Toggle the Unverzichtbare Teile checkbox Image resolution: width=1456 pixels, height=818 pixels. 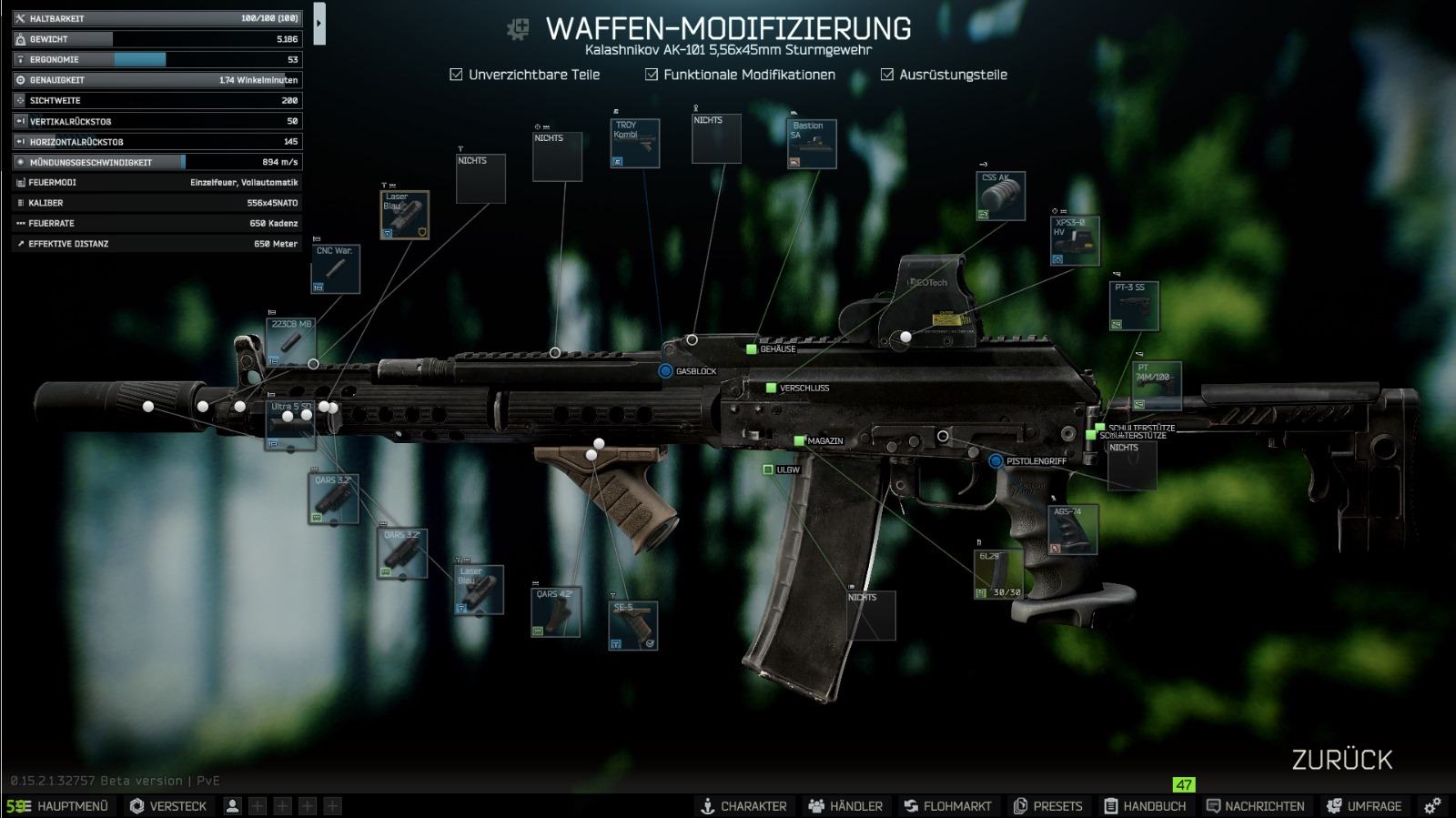[457, 75]
